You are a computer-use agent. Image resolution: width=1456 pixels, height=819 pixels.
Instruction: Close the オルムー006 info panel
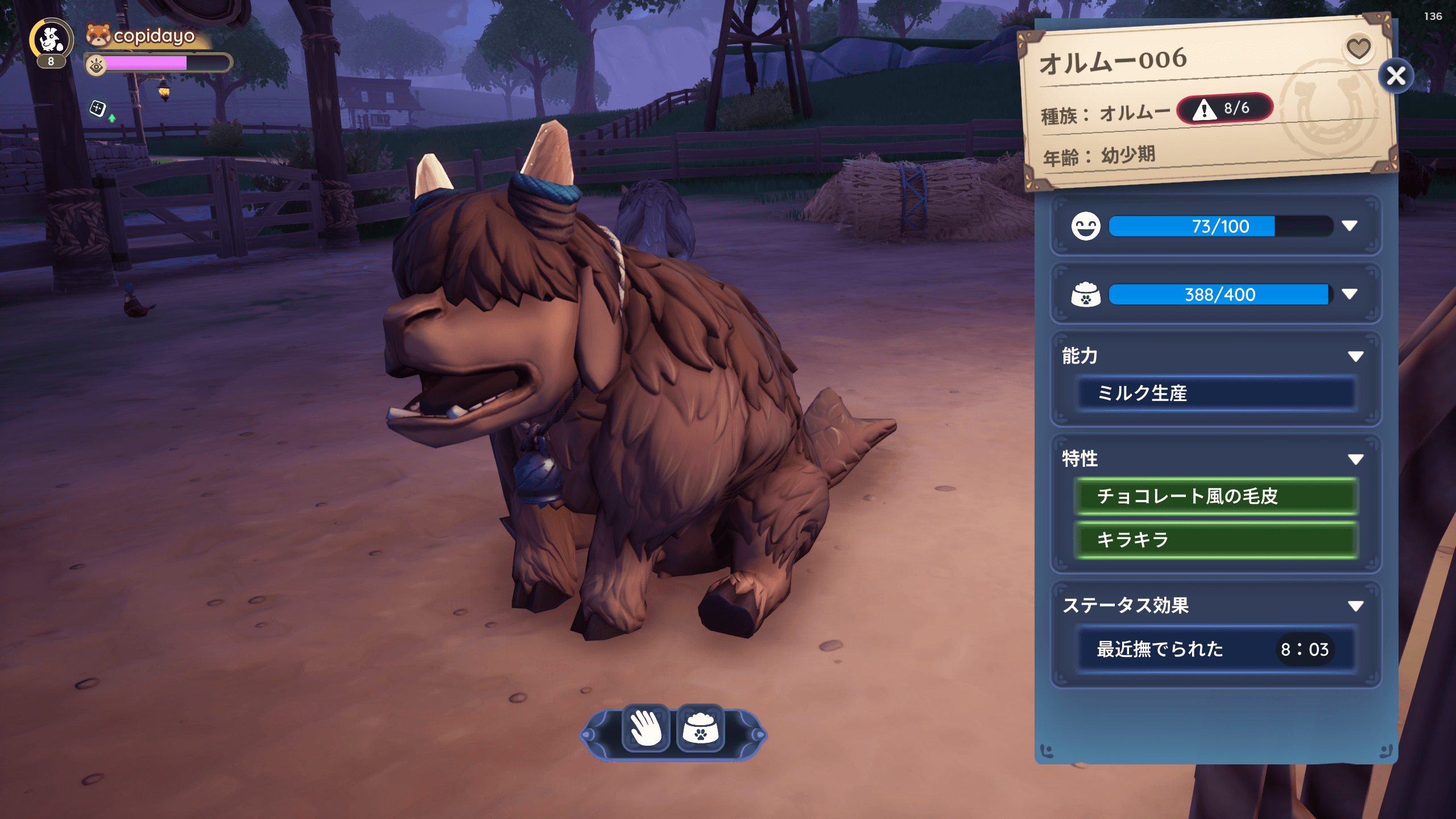[1396, 76]
